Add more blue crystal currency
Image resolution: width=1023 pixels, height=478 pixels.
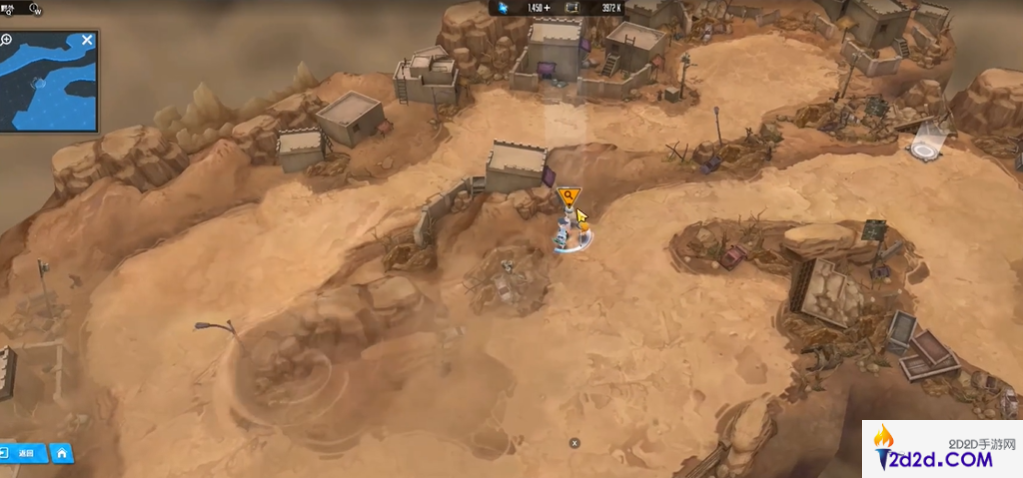[547, 8]
